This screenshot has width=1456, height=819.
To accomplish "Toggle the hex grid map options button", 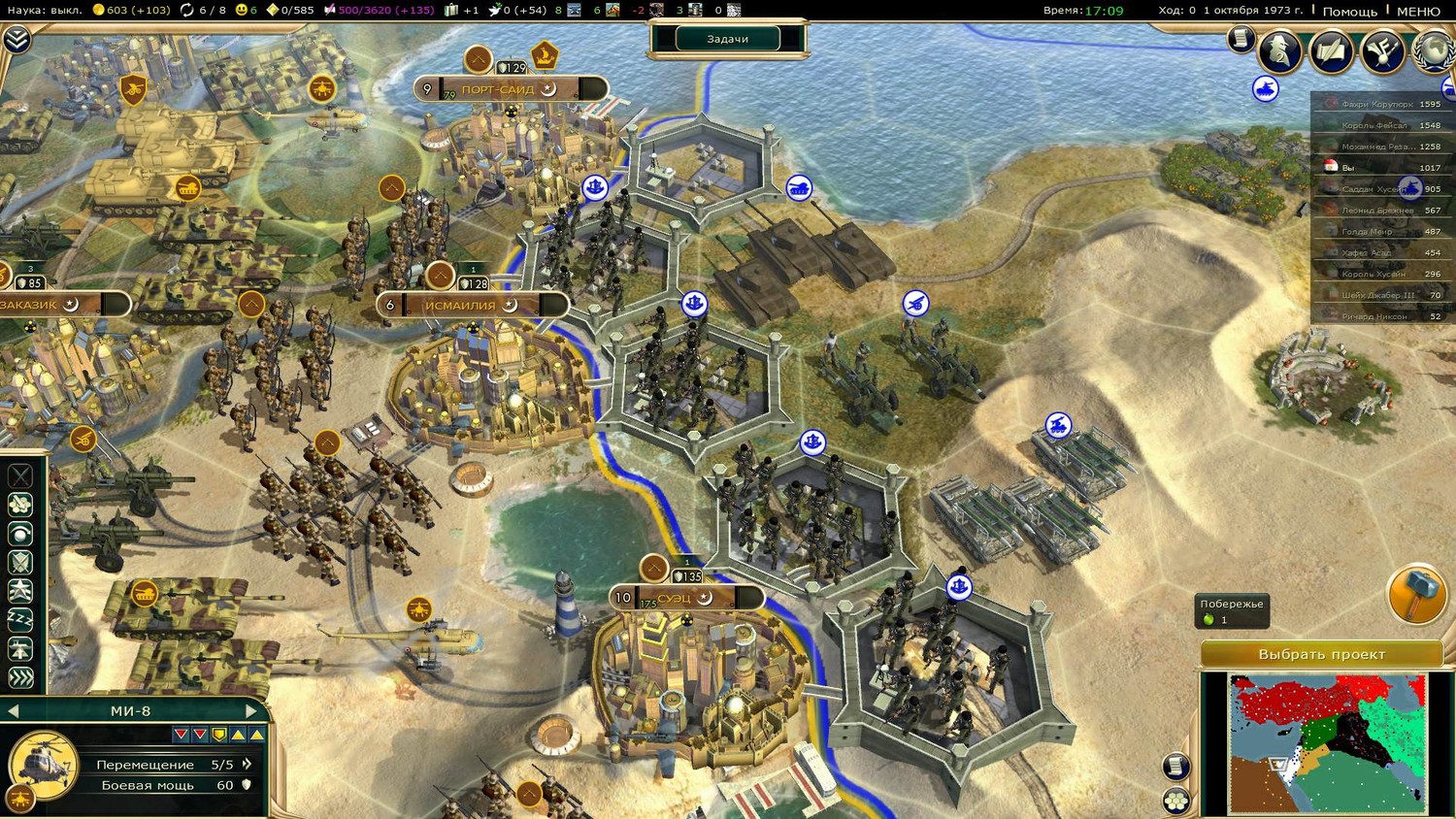I will (x=1176, y=801).
